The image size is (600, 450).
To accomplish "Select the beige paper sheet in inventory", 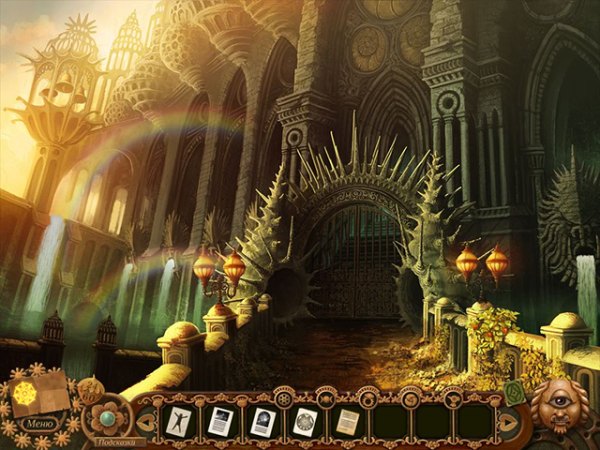I will pos(348,421).
